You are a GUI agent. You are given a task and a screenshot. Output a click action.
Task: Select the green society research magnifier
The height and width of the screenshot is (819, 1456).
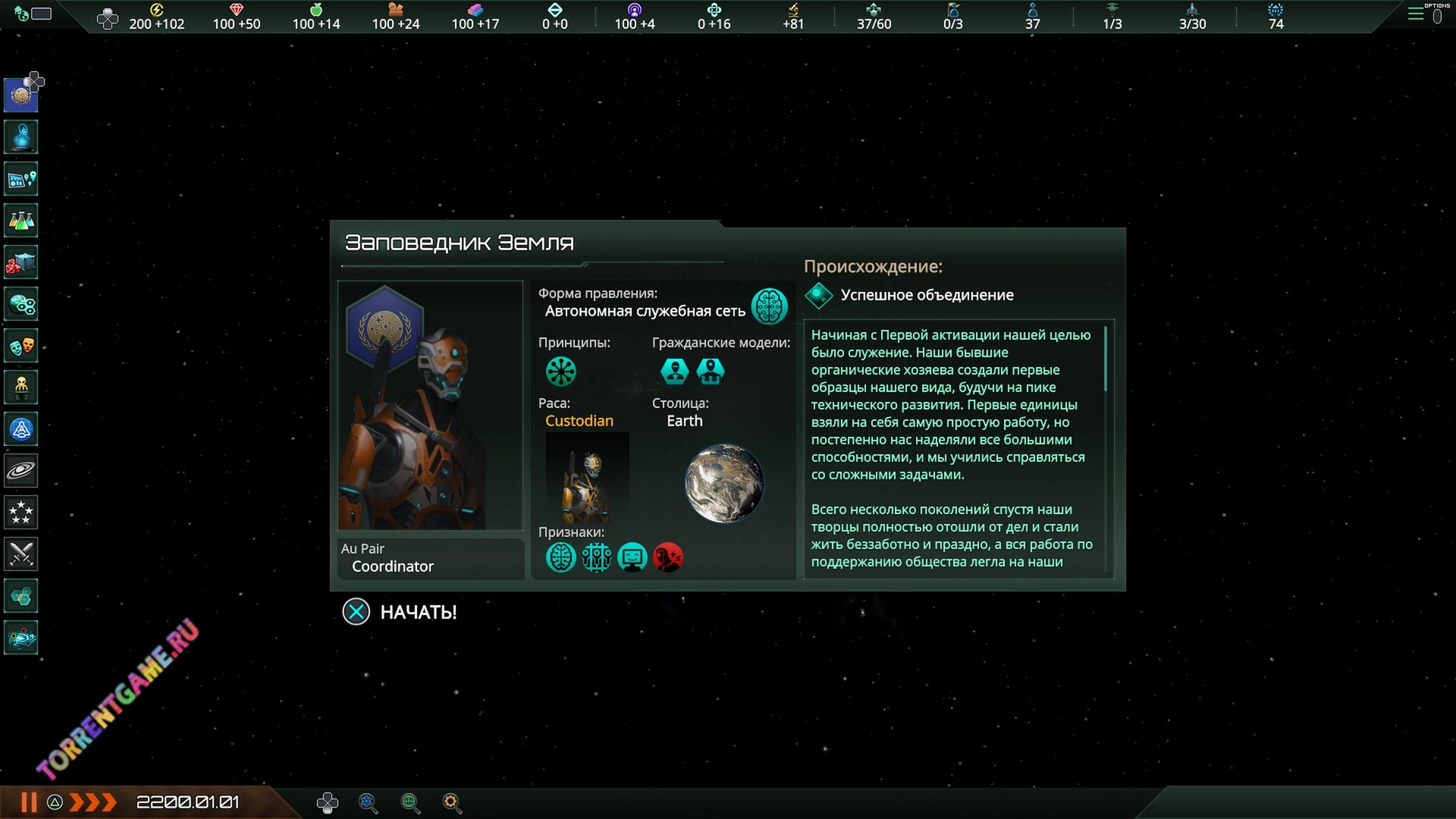410,803
